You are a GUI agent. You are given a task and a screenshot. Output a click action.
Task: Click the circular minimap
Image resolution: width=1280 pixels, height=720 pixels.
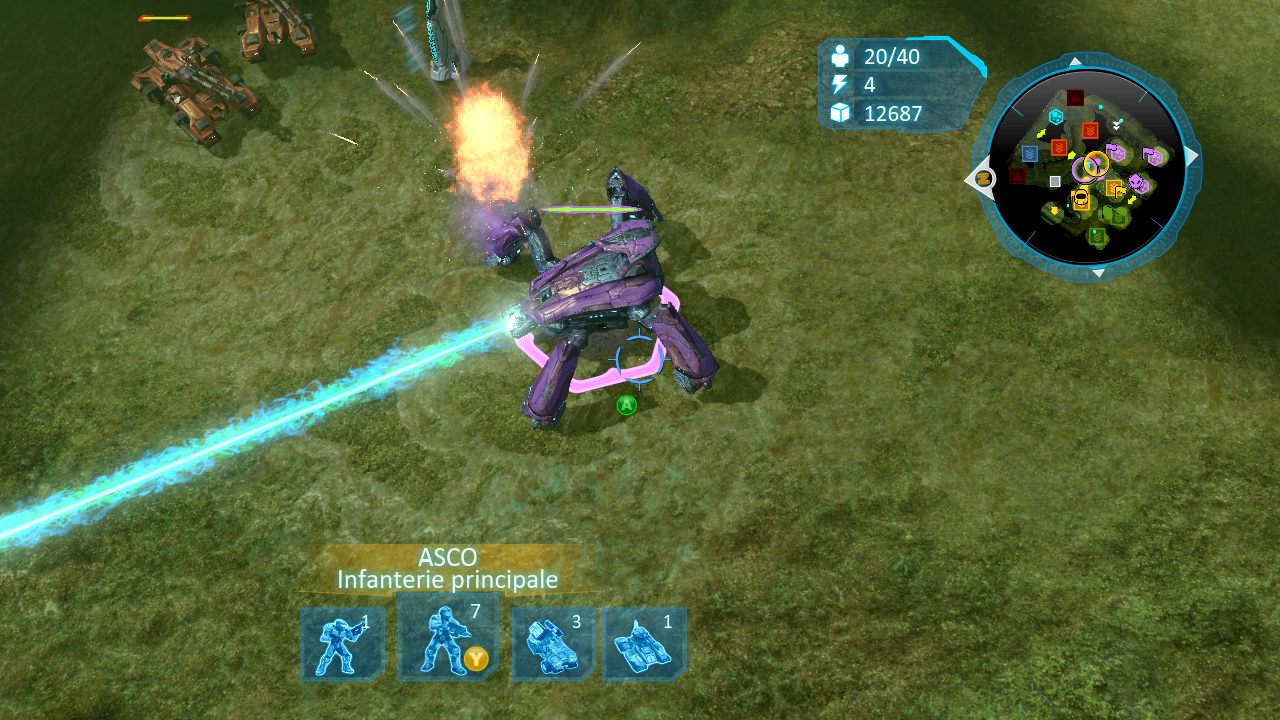point(1087,167)
